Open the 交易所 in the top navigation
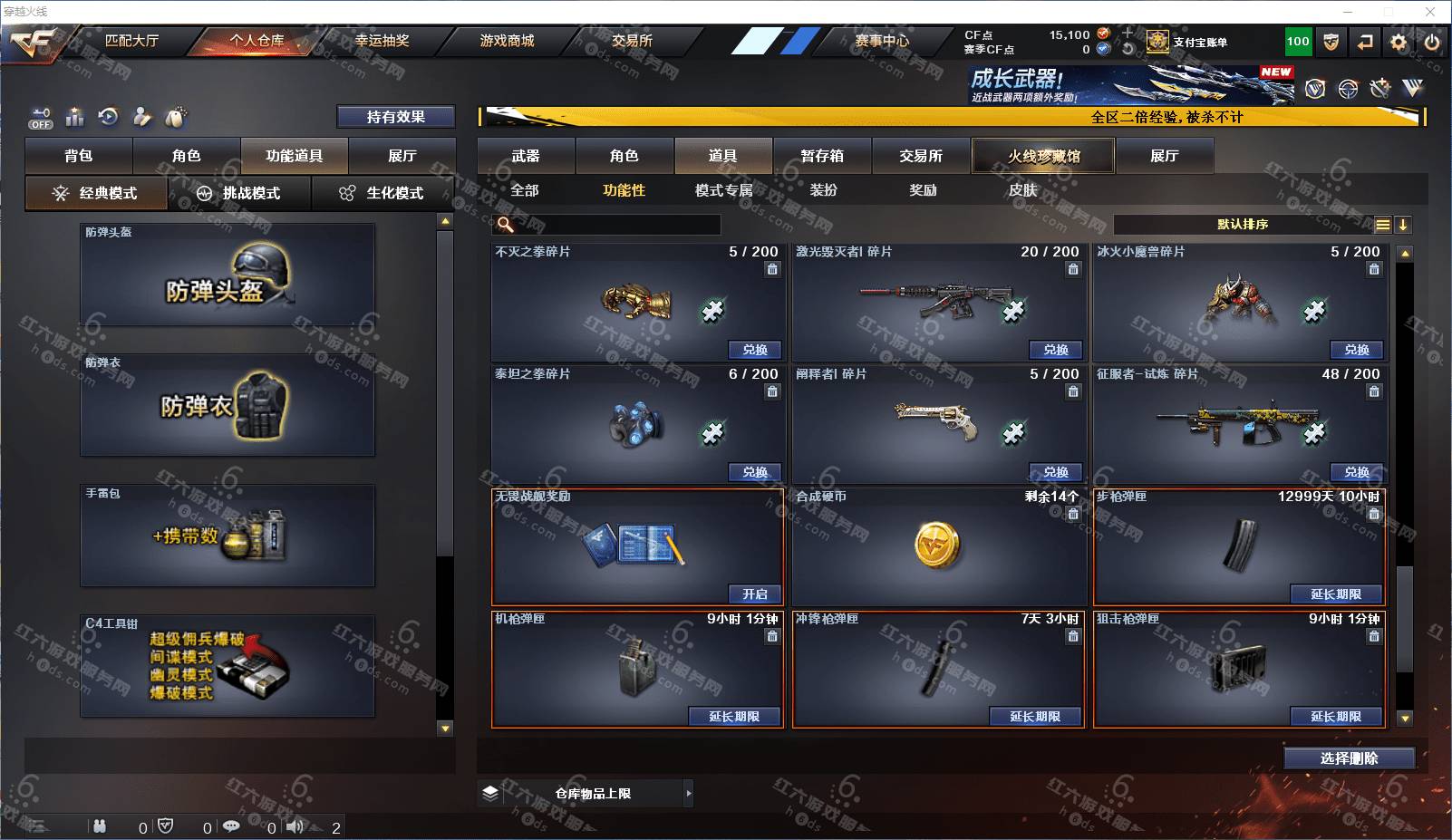Screen dimensions: 1452x840 tap(632, 41)
